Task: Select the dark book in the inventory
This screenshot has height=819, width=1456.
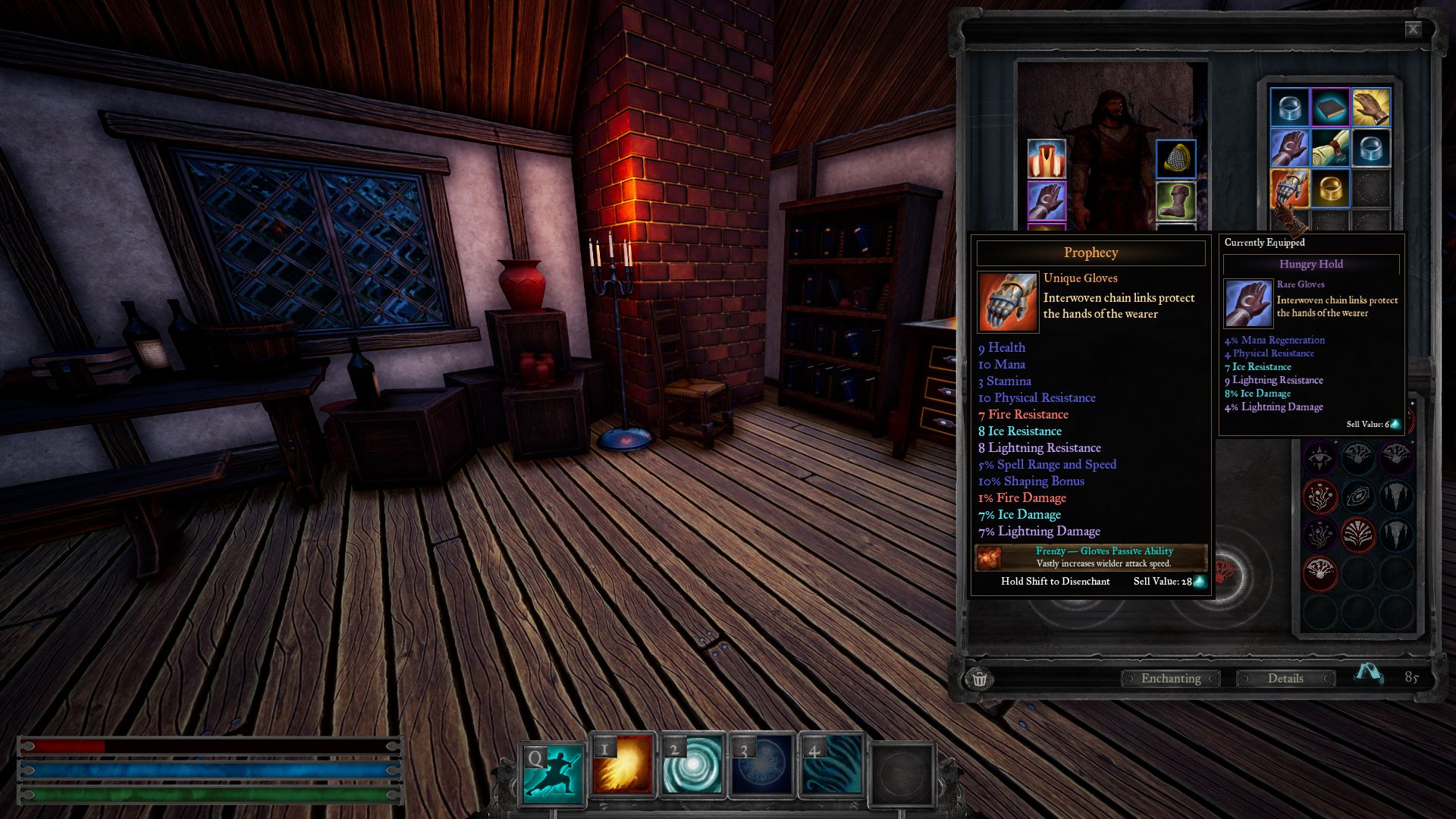Action: click(x=1330, y=108)
